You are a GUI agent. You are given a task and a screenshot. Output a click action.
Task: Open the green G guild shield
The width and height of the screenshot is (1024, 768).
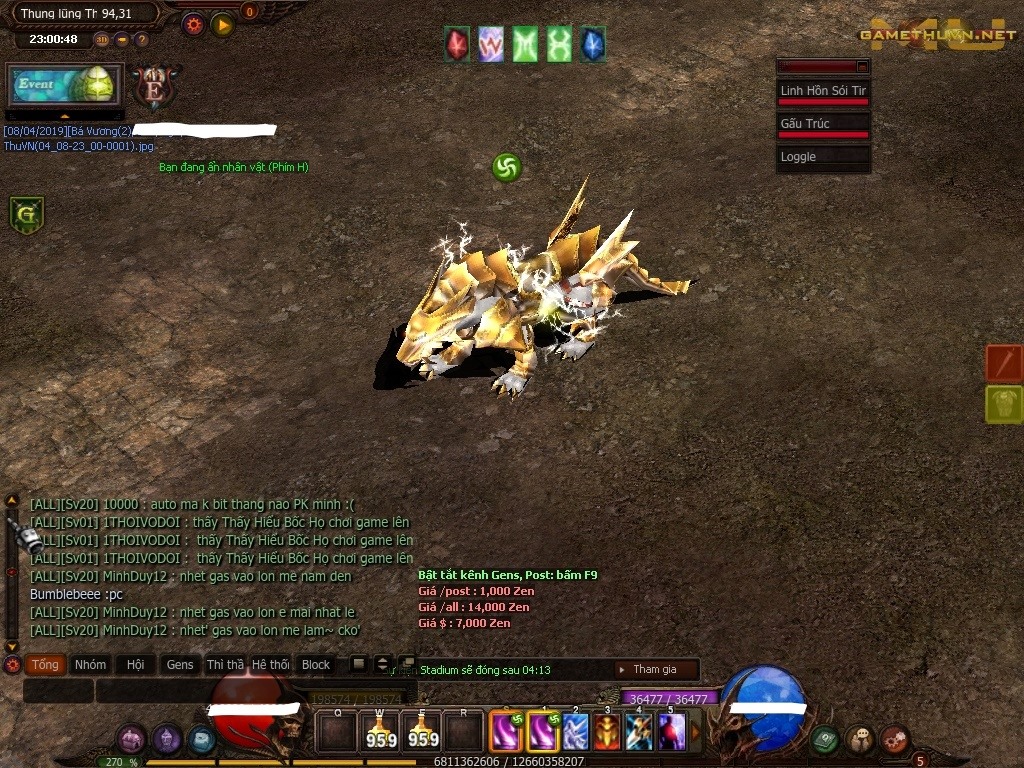click(x=27, y=214)
